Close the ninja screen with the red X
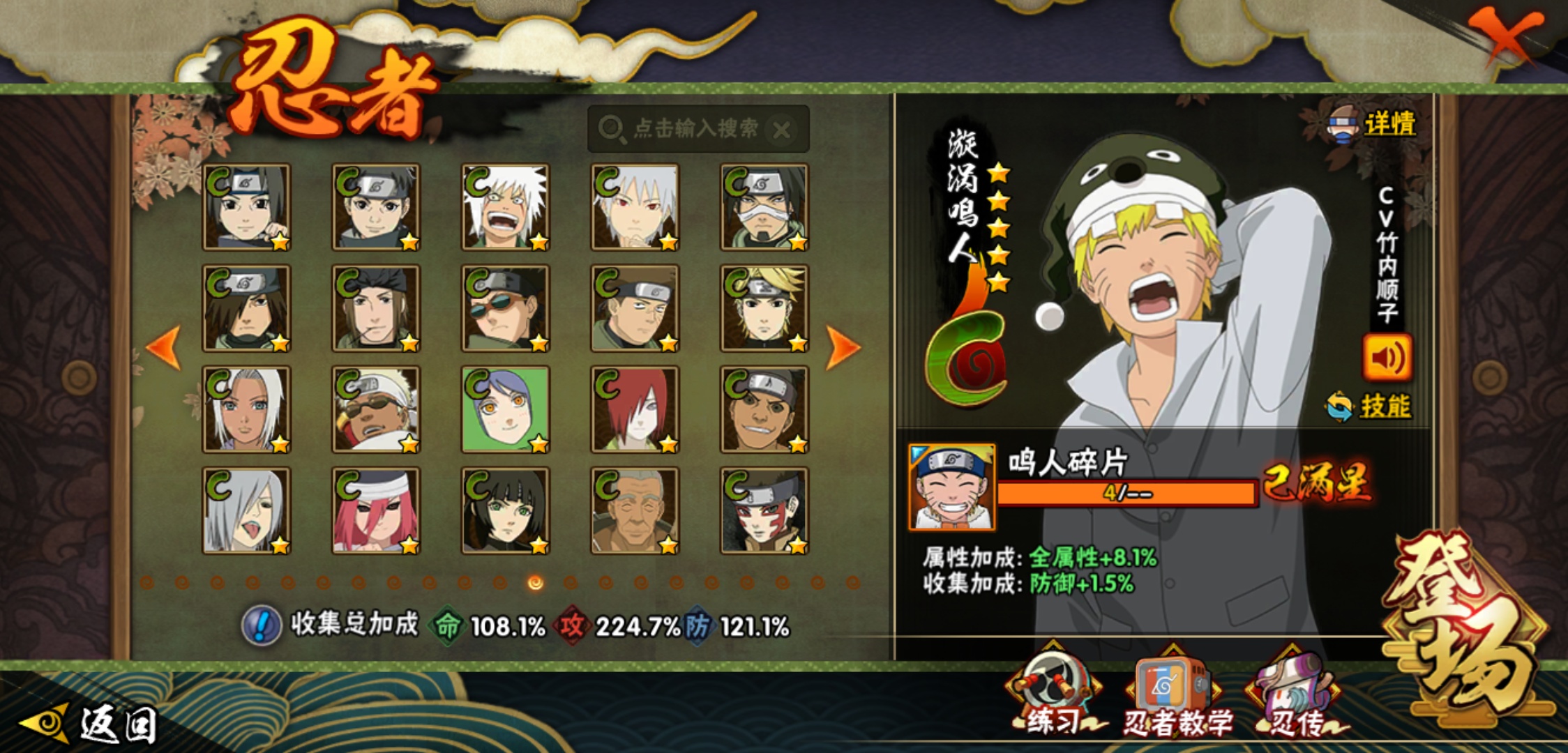The image size is (1568, 753). click(1507, 35)
